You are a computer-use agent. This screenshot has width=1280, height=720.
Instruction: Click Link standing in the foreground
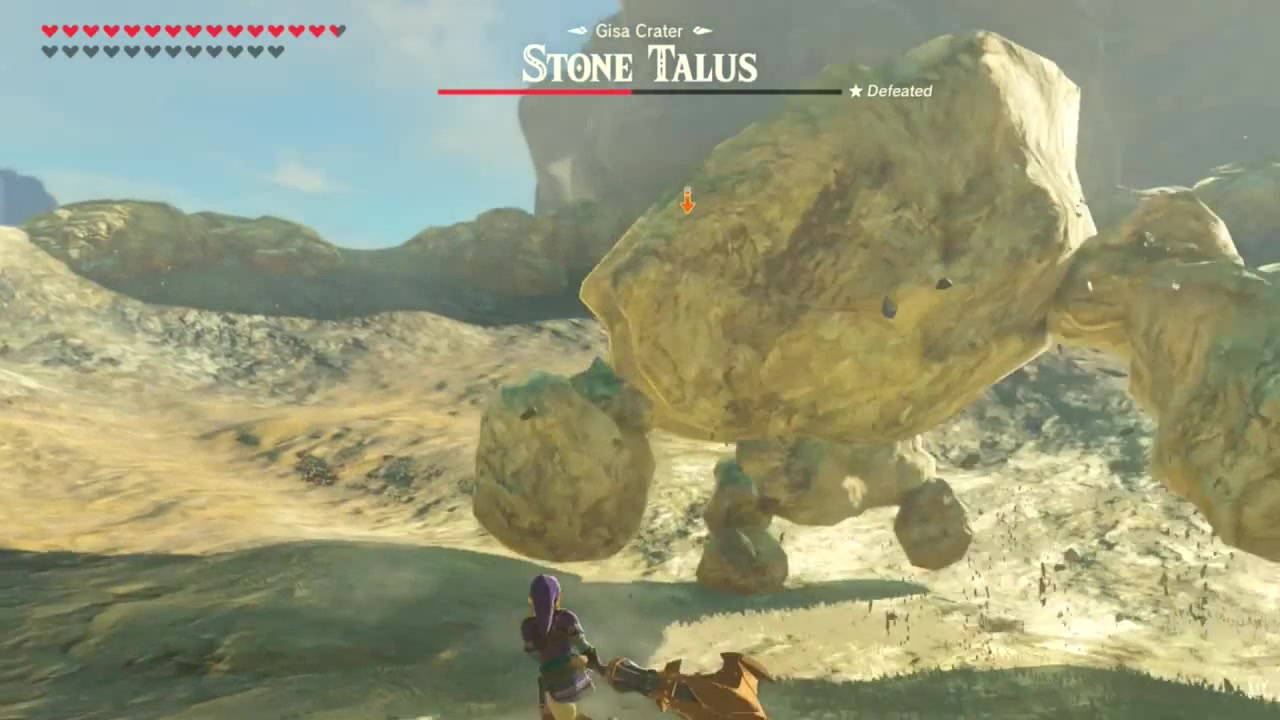555,640
